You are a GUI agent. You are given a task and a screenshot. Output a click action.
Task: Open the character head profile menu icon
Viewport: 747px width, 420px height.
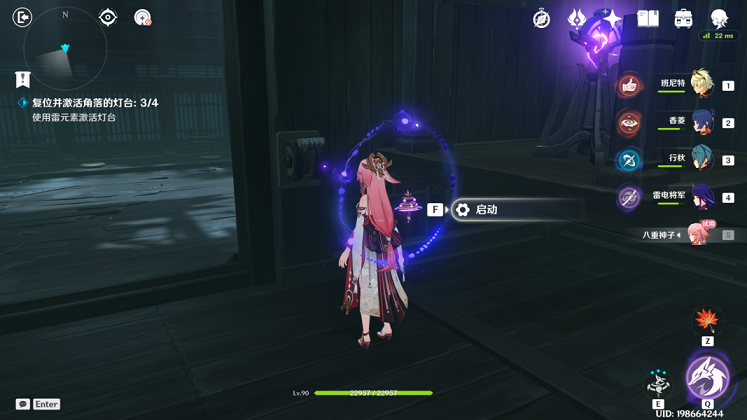tap(719, 18)
